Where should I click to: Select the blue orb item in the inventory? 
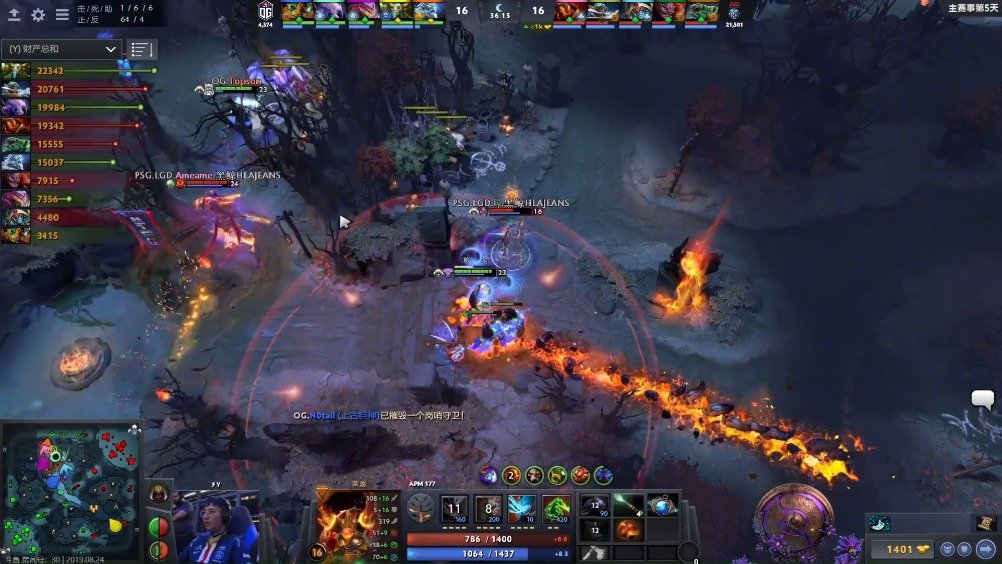661,505
